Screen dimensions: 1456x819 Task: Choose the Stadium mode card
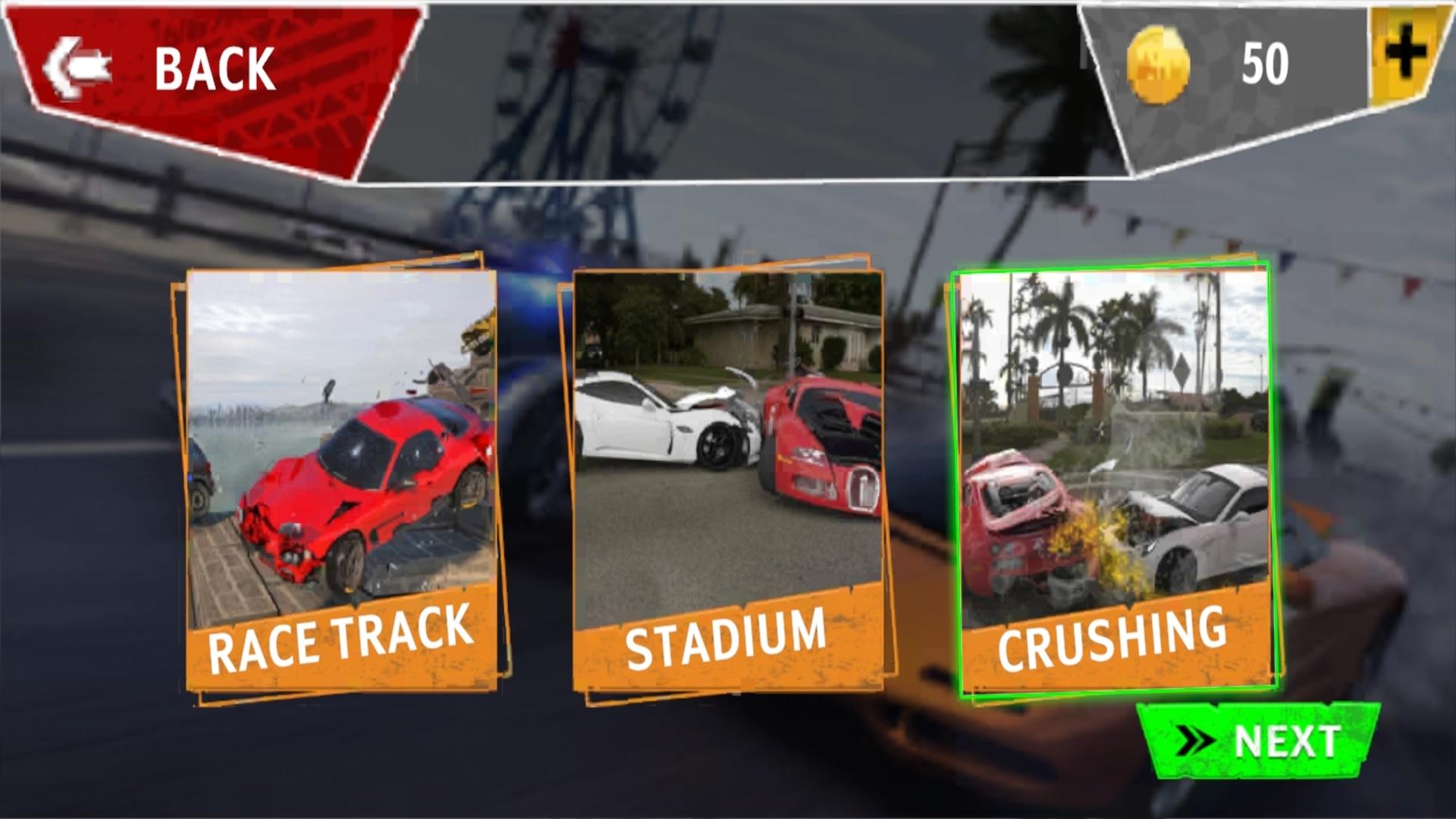point(728,479)
